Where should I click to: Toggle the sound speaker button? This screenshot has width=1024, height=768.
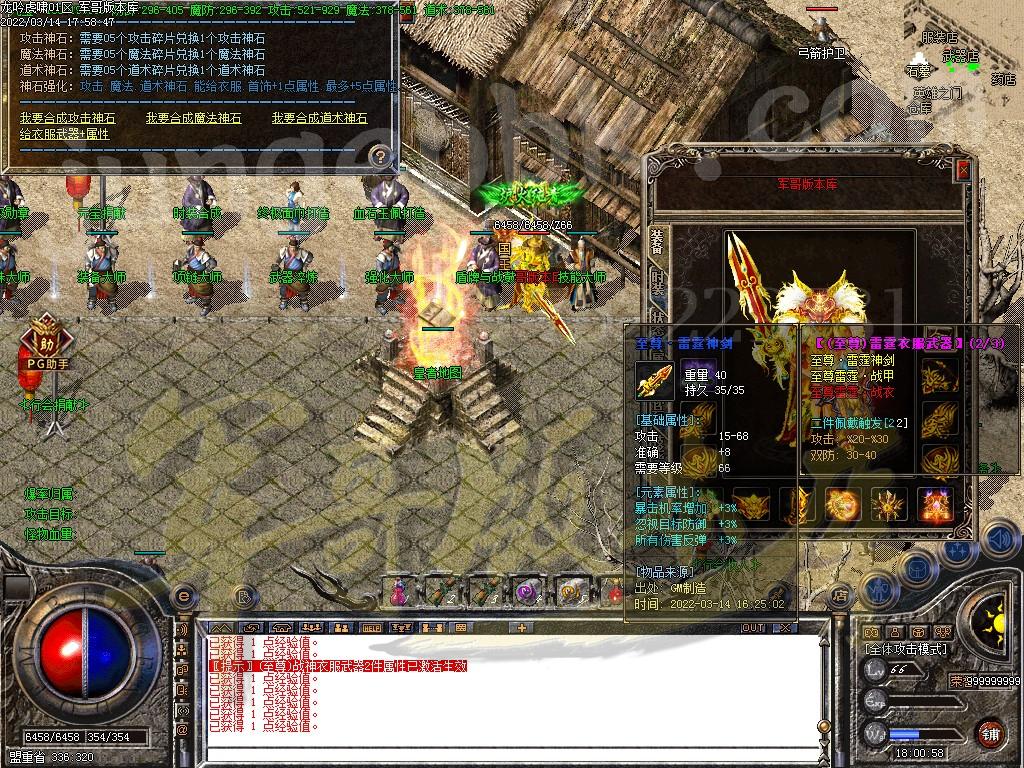tap(999, 541)
